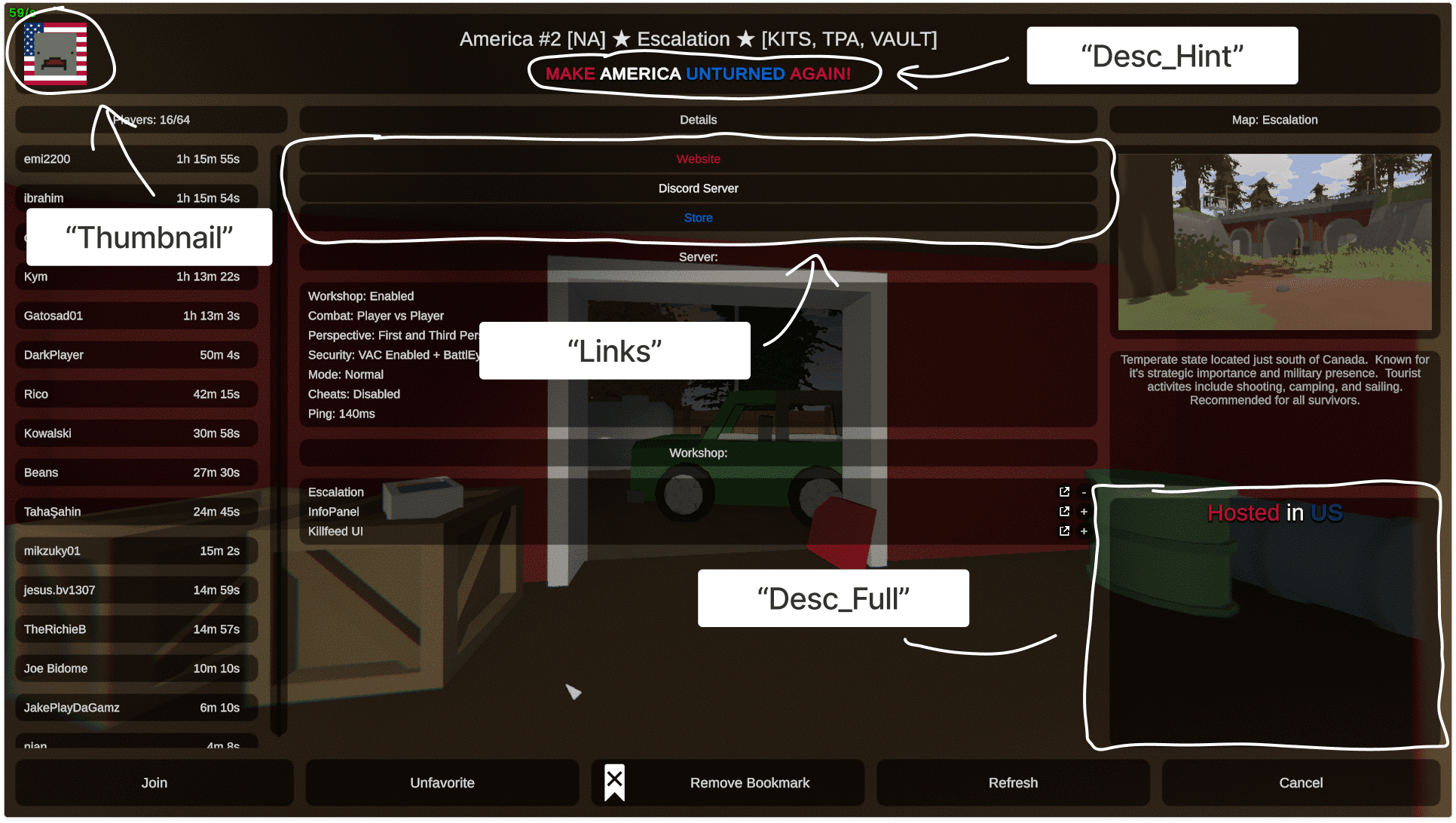Expand the Workshop section header
The image size is (1456, 823).
698,452
